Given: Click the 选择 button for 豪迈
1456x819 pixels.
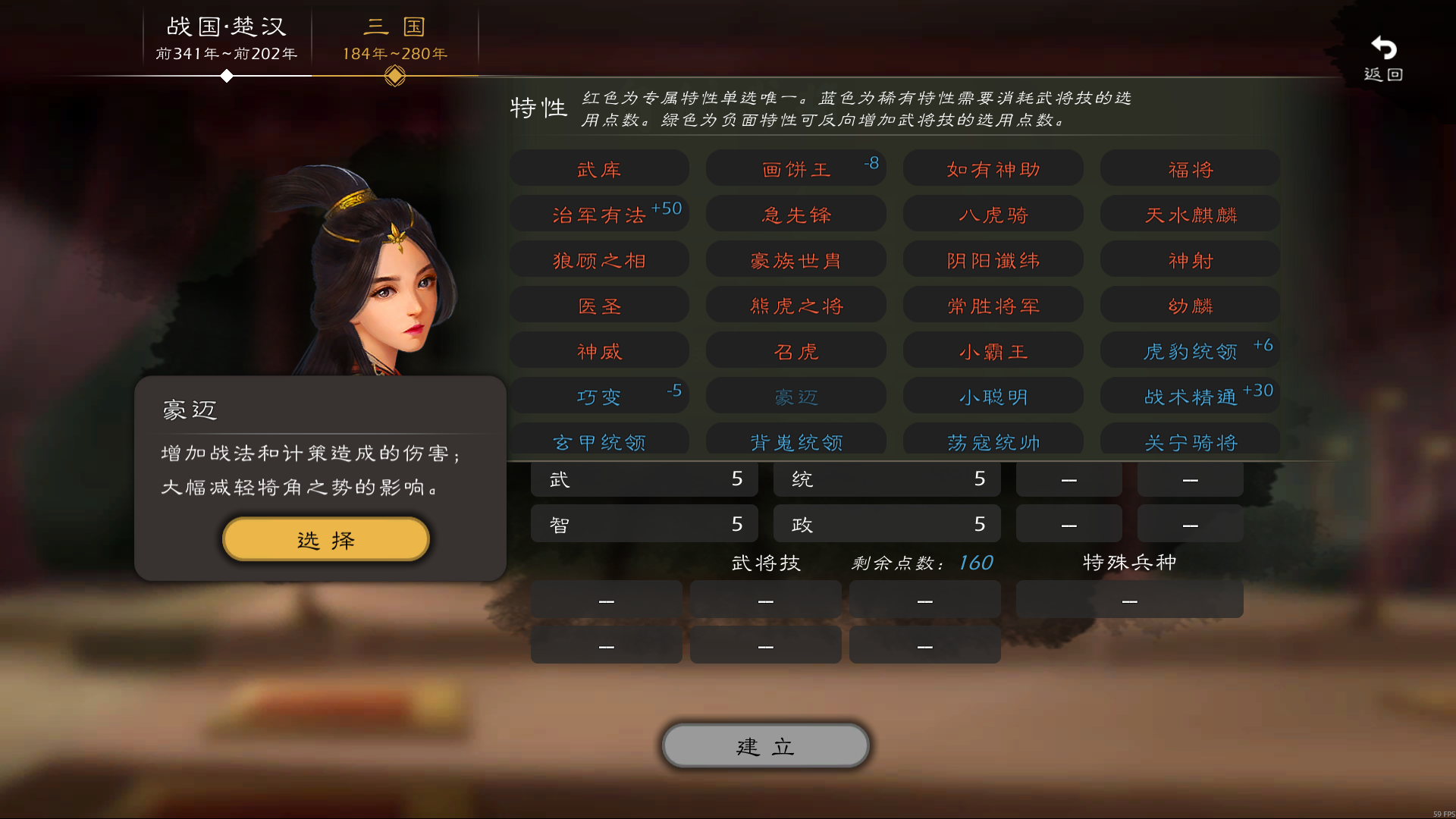Looking at the screenshot, I should pyautogui.click(x=325, y=538).
